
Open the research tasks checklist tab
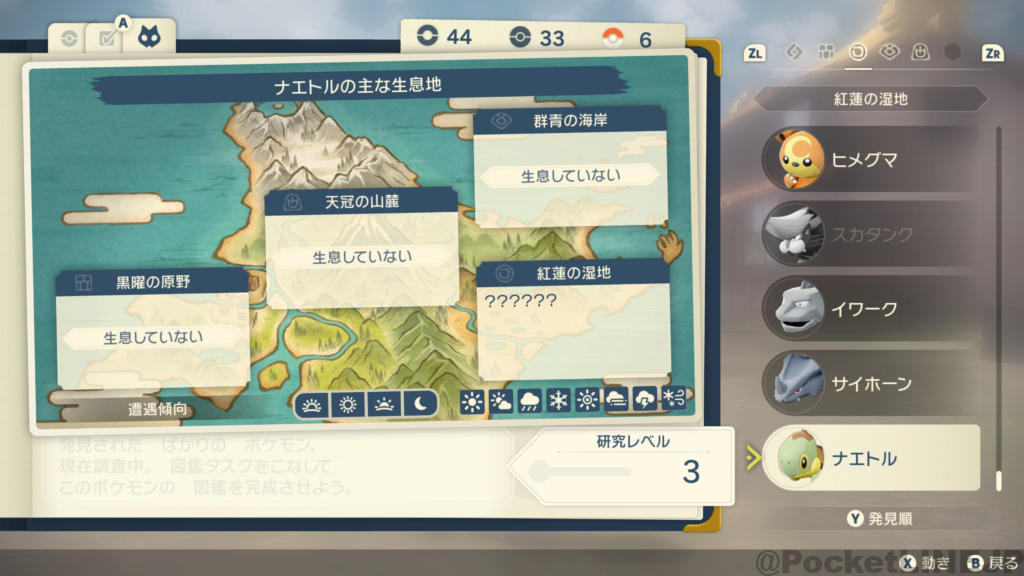(x=104, y=39)
